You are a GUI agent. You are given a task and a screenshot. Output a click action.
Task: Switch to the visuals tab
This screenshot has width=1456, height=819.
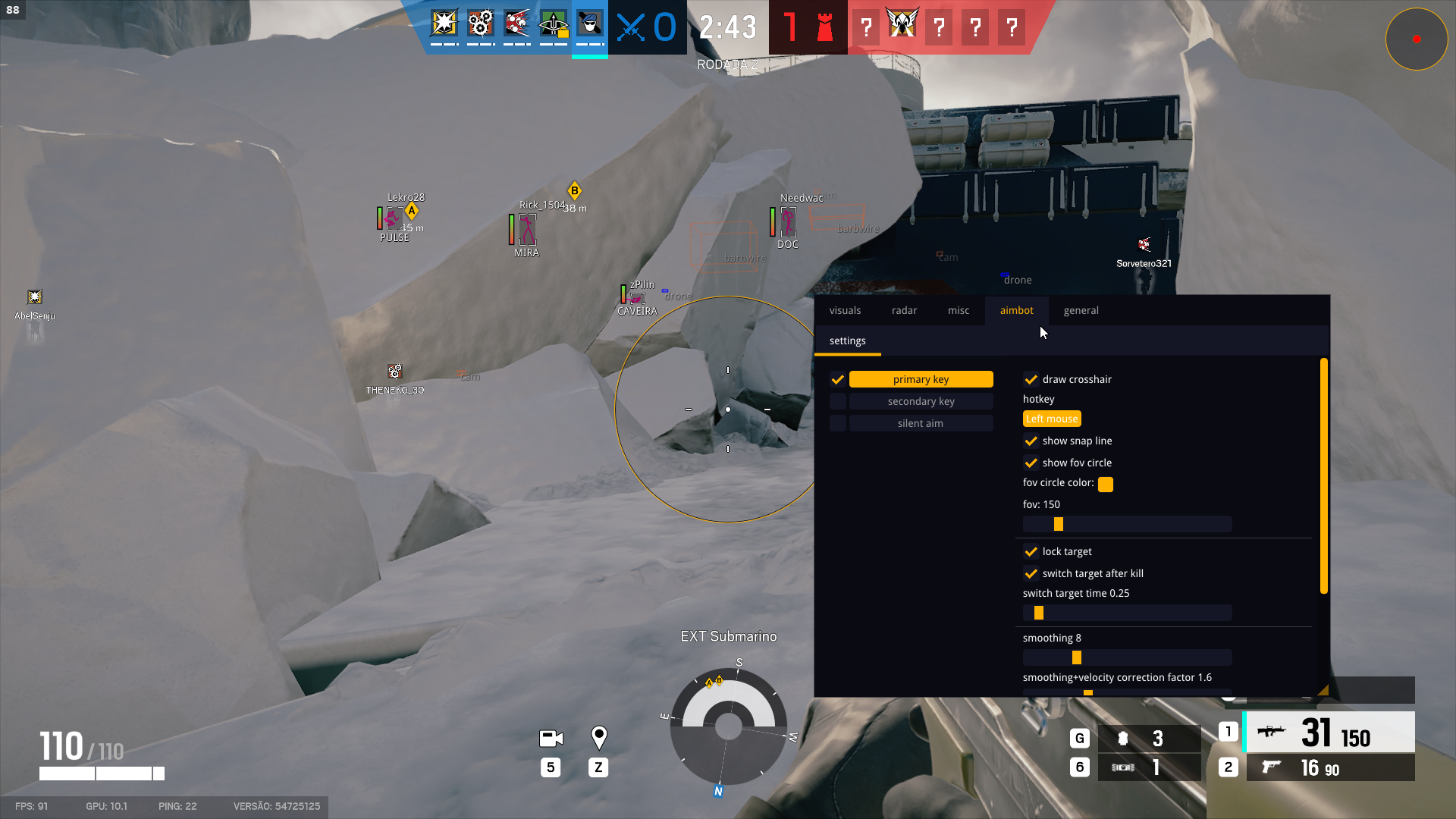[845, 310]
